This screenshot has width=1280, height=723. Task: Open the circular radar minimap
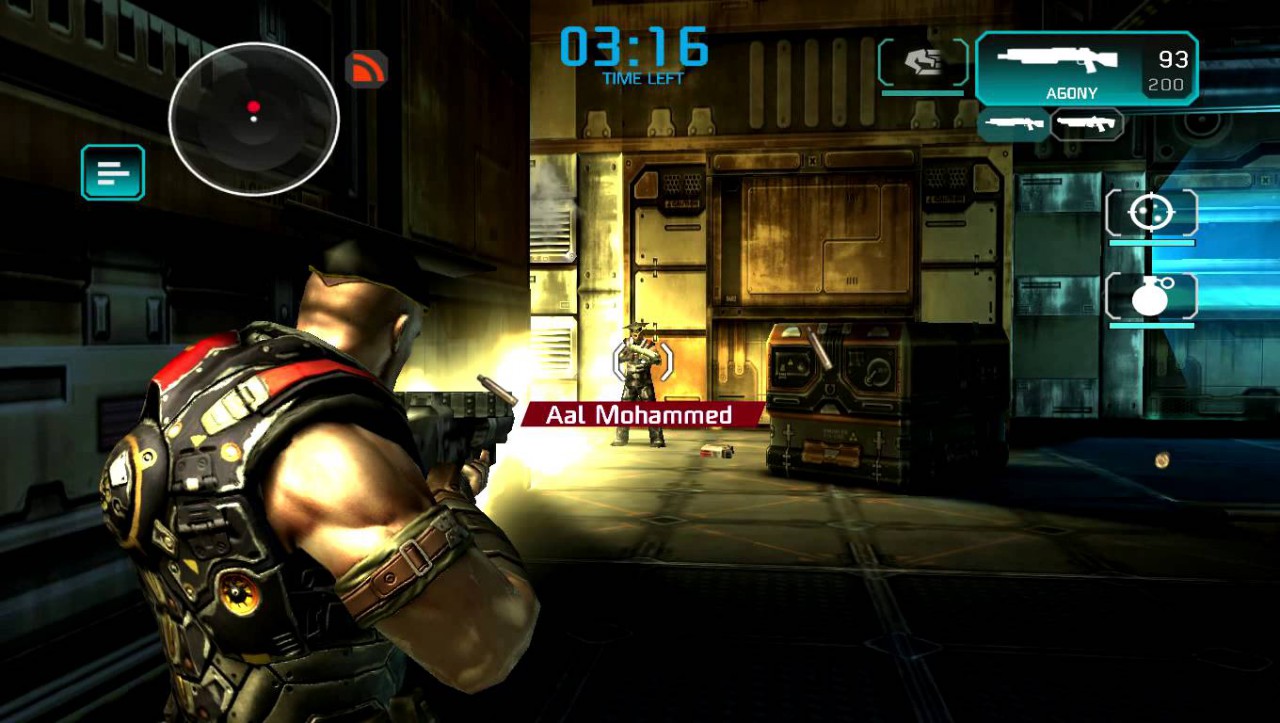click(254, 119)
